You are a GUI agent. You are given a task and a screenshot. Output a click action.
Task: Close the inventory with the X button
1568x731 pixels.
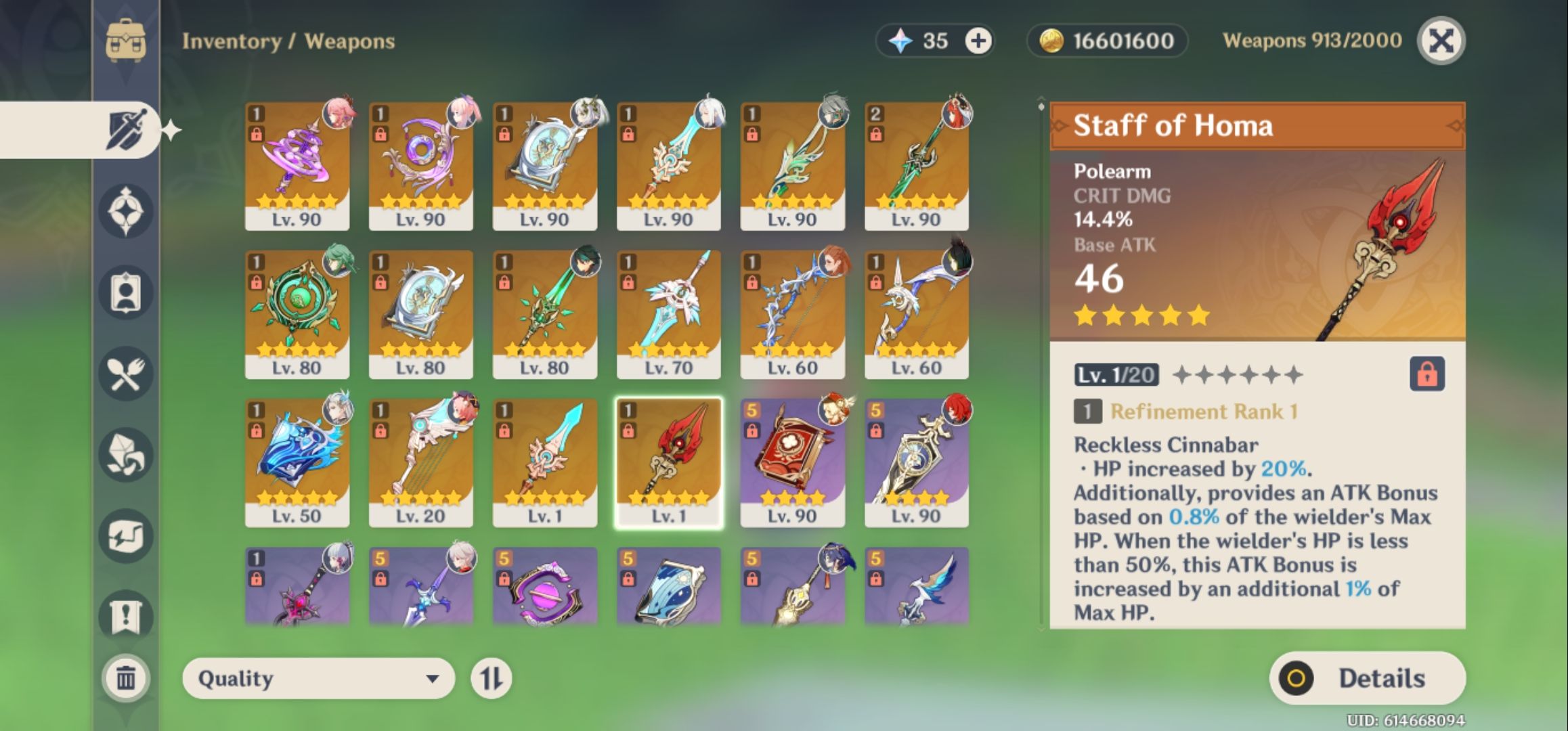coord(1440,42)
